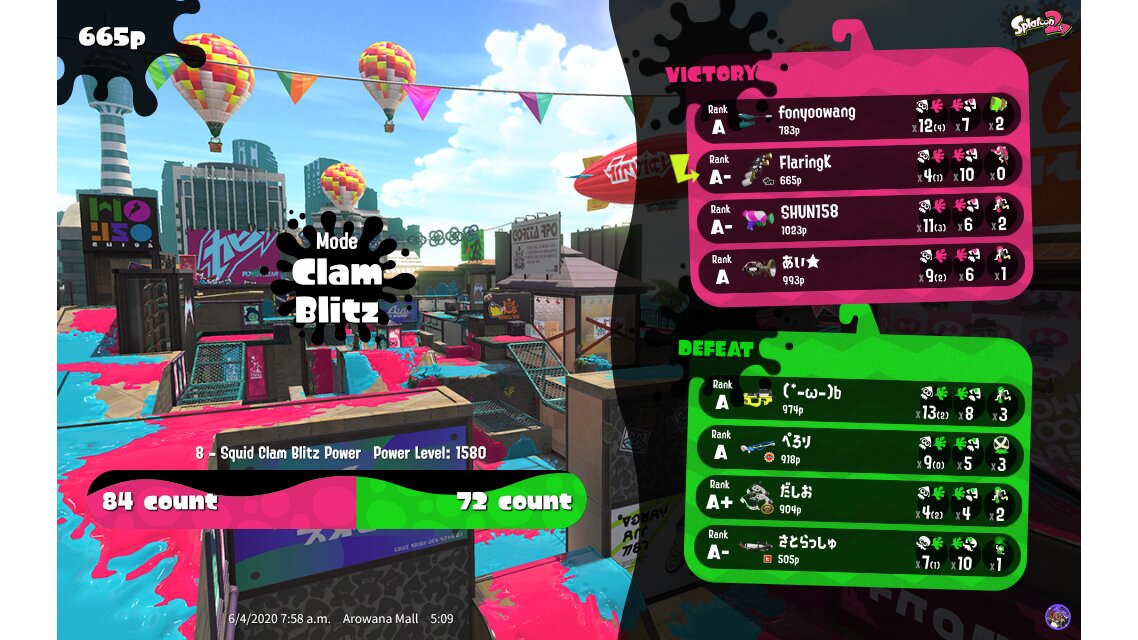
Task: Choose the さとらっしゅ player row
Action: coord(858,552)
